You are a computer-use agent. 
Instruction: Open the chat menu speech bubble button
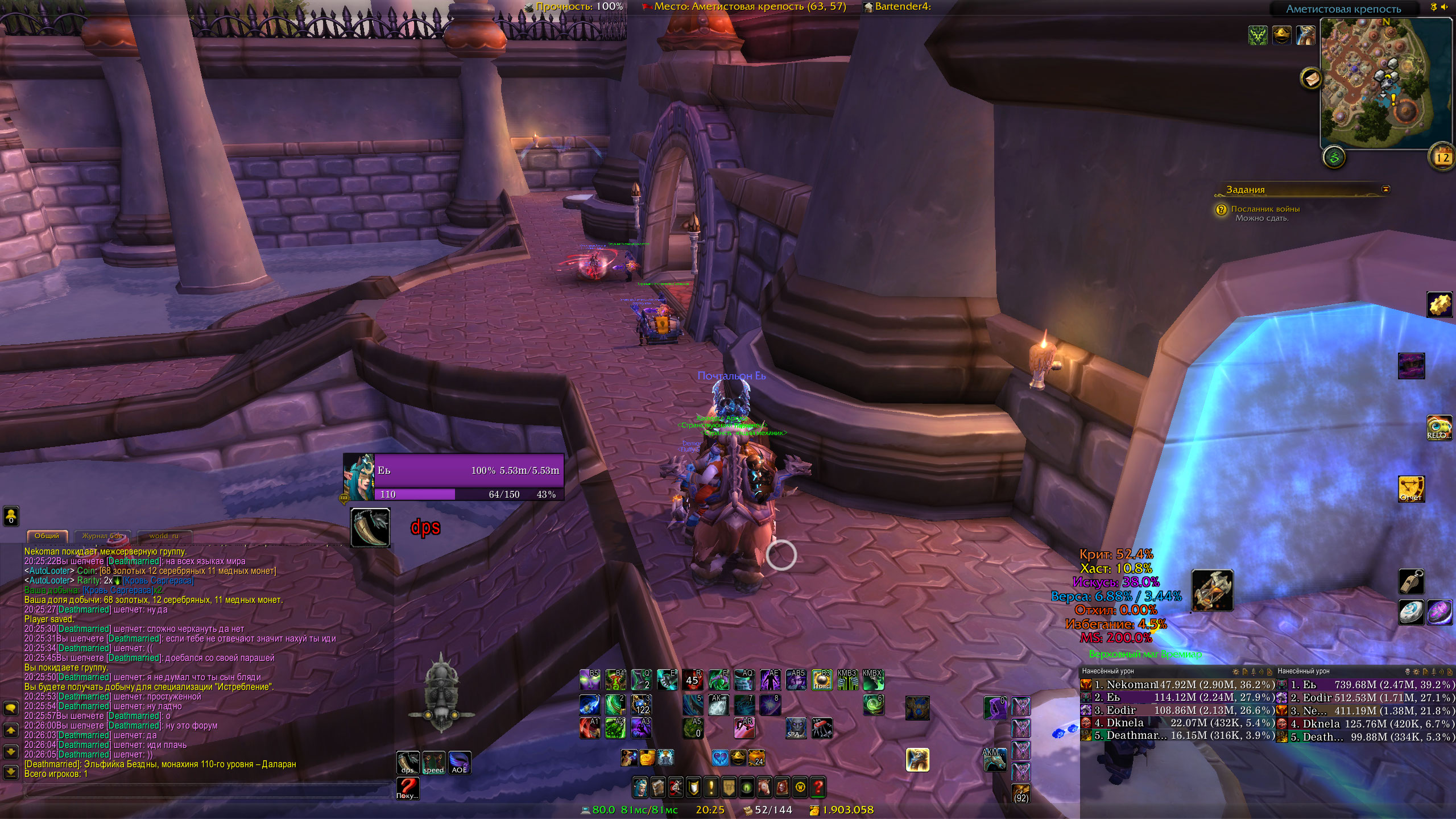pyautogui.click(x=11, y=709)
